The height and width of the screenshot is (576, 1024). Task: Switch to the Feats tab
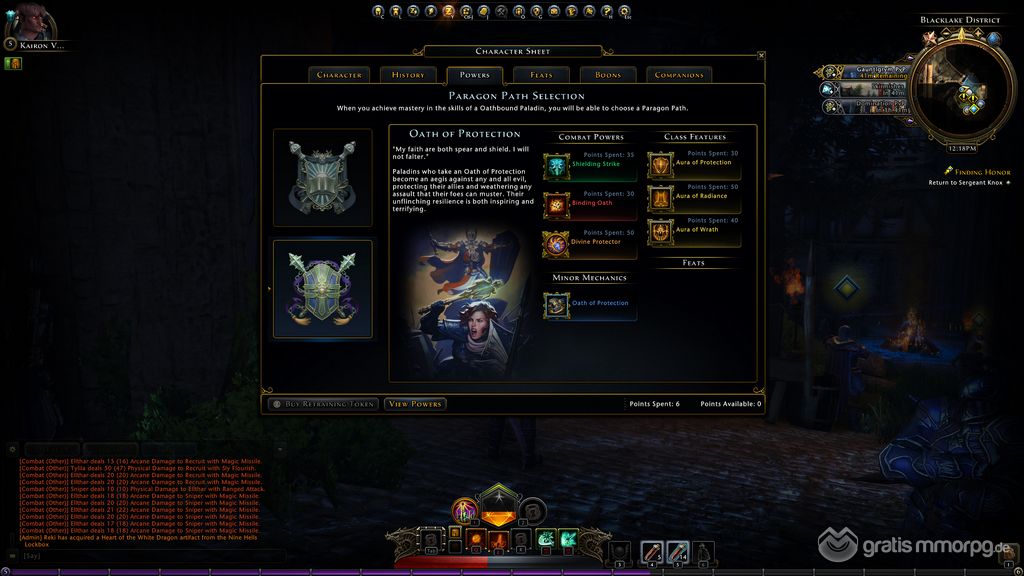[x=541, y=75]
